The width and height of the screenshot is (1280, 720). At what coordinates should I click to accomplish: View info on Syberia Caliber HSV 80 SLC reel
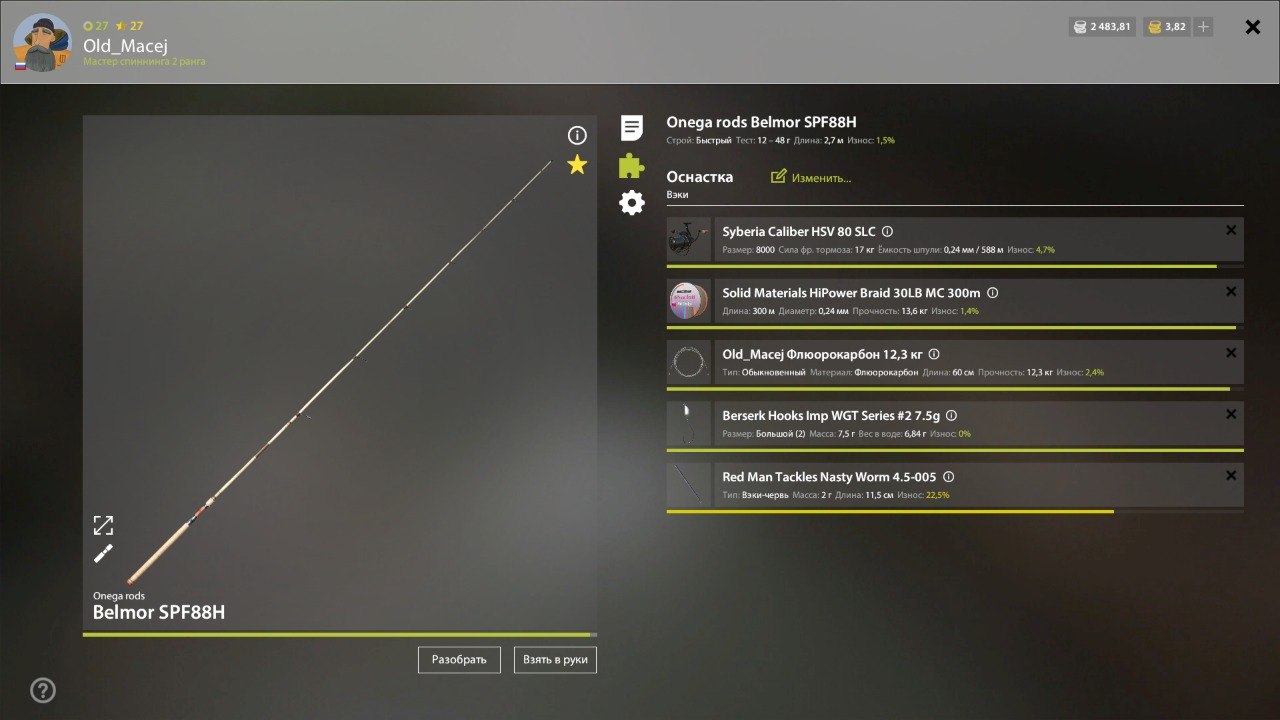pos(888,231)
